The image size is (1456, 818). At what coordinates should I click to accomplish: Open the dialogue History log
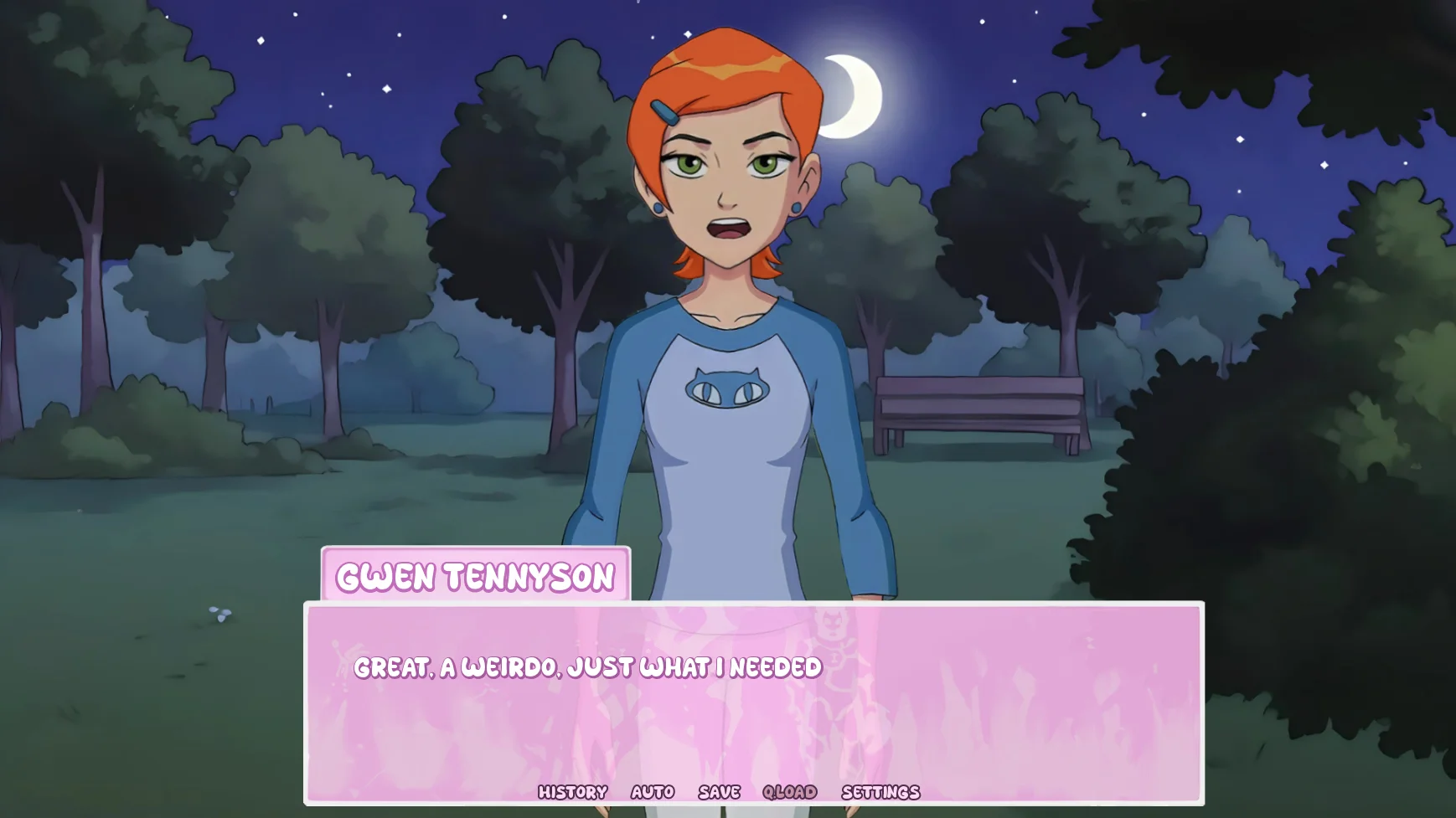pos(572,792)
